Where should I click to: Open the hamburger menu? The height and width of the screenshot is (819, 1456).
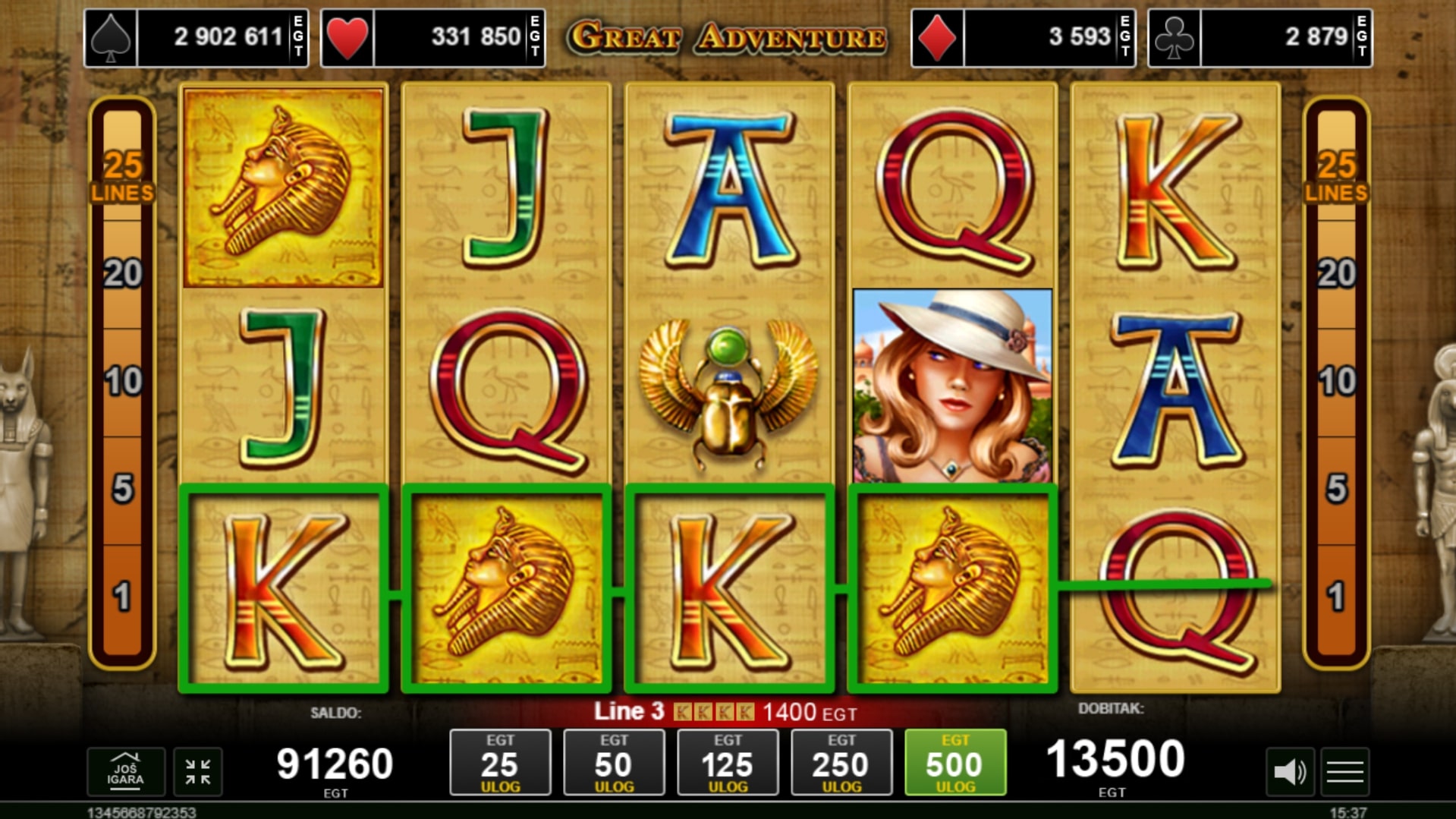click(1344, 773)
